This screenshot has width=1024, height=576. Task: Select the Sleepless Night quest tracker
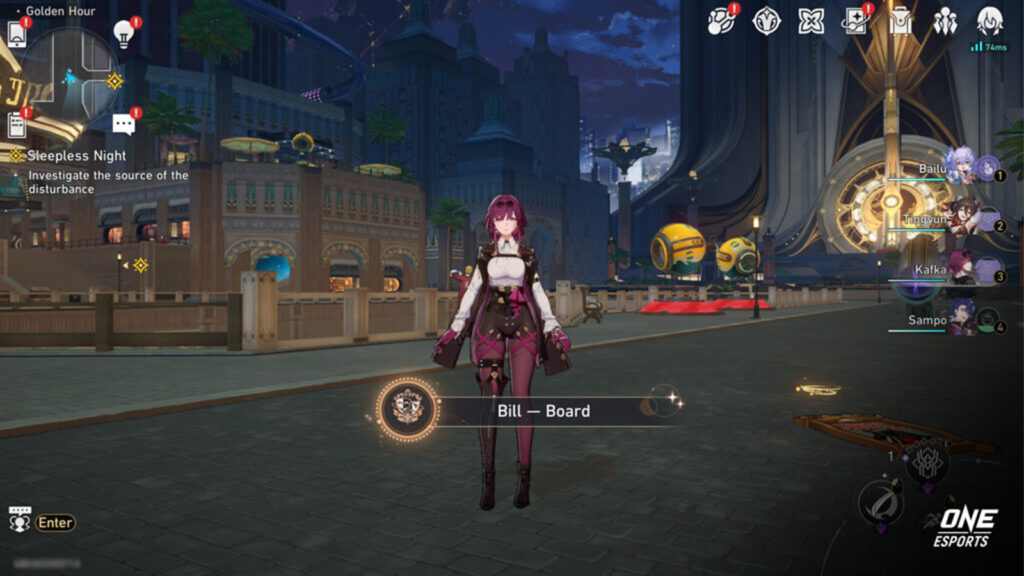76,156
